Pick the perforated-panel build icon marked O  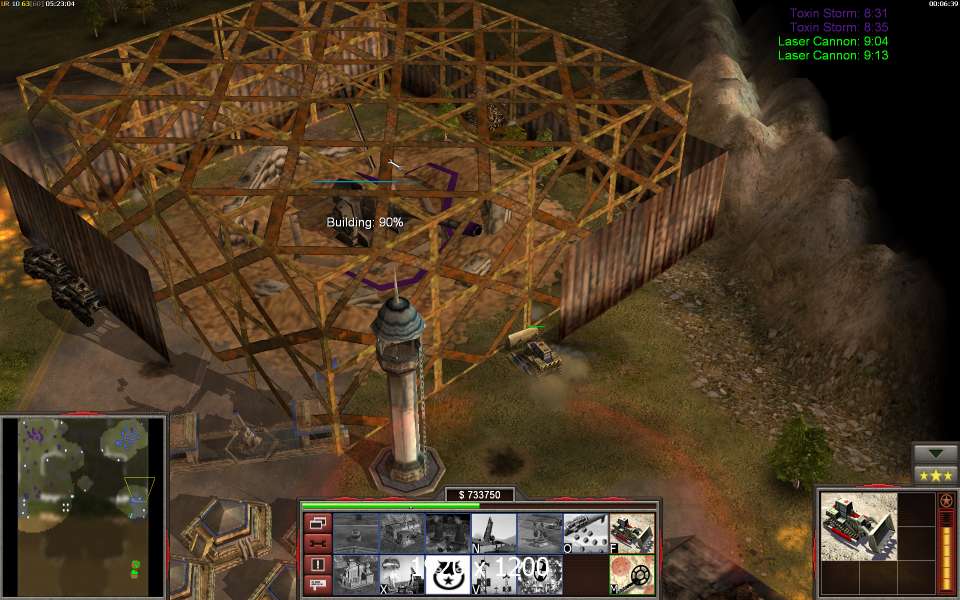(x=585, y=532)
